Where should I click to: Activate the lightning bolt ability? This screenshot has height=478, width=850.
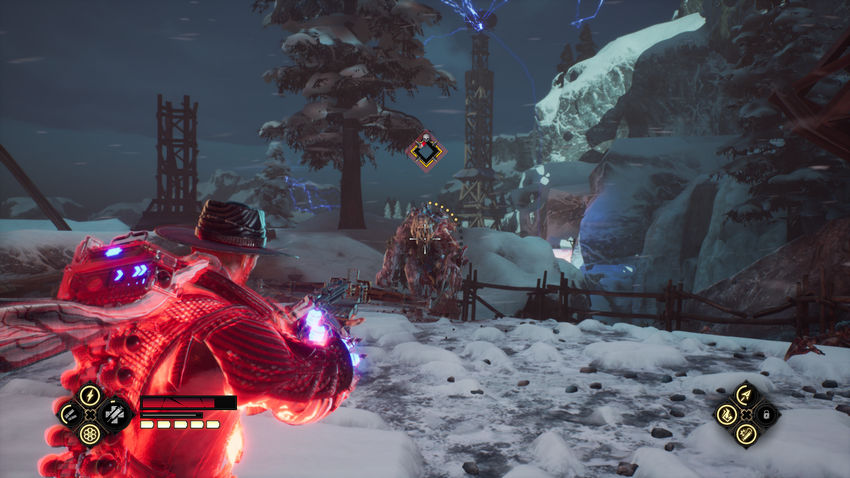[90, 394]
